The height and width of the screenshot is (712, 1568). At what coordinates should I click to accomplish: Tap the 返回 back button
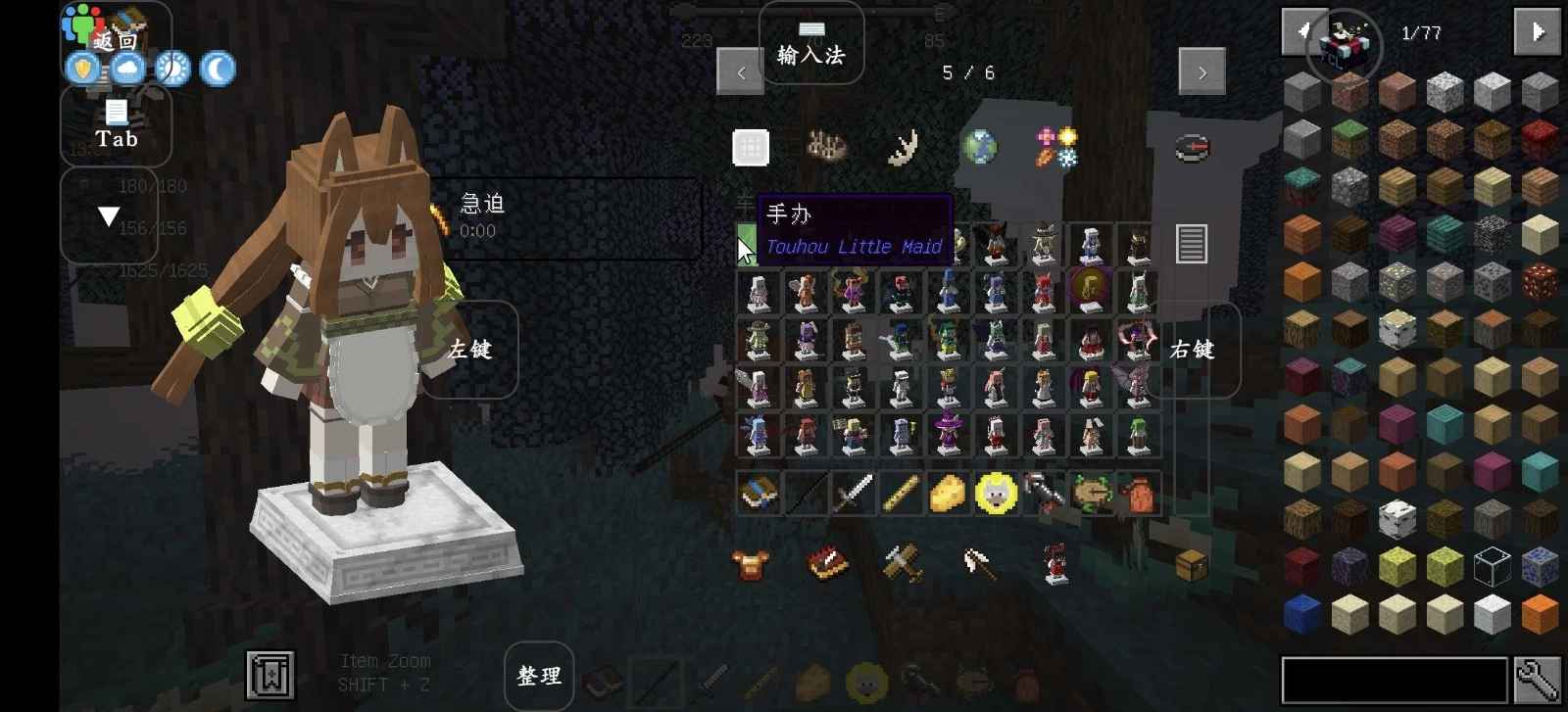click(x=116, y=40)
